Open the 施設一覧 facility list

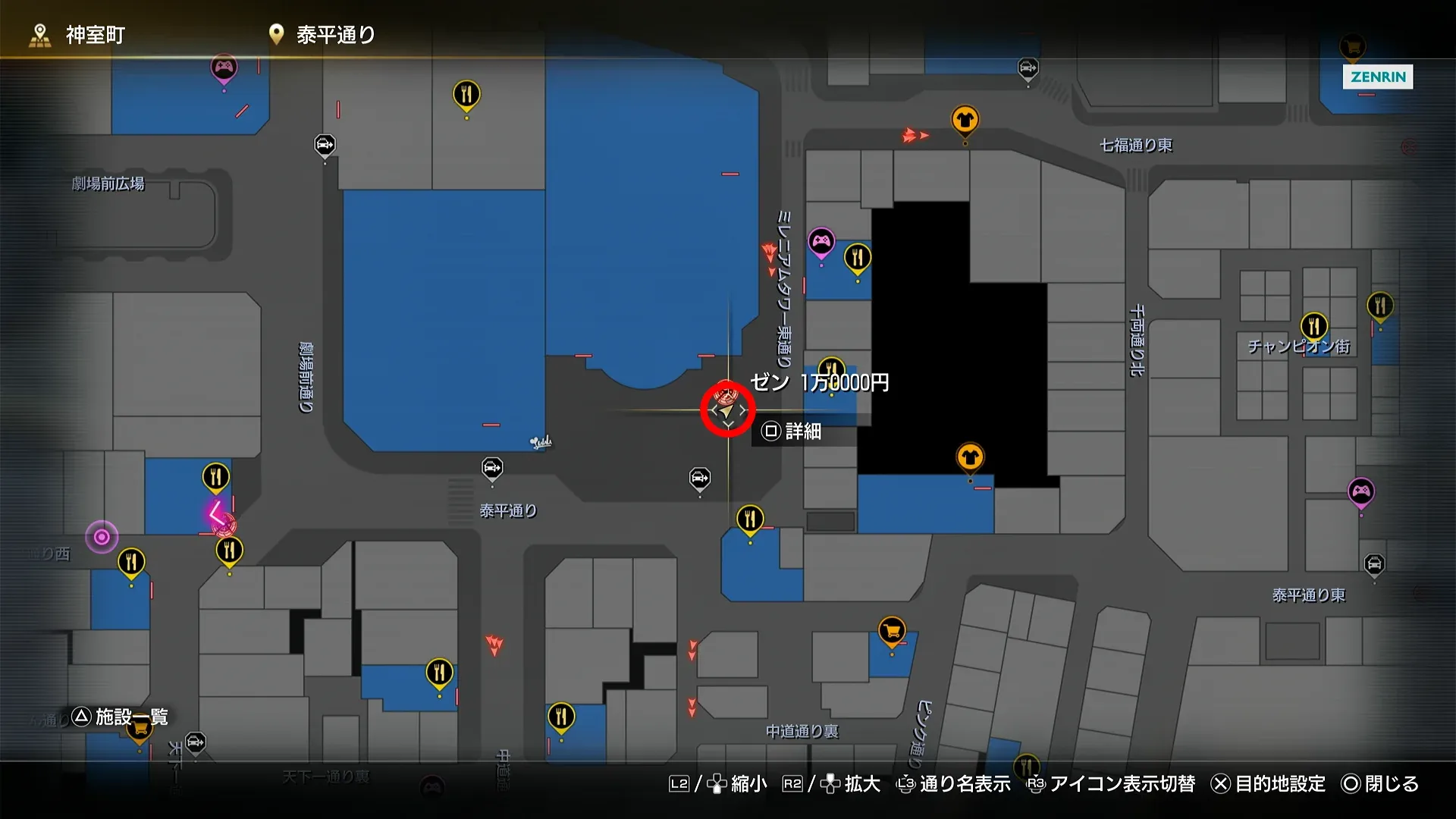click(x=130, y=716)
